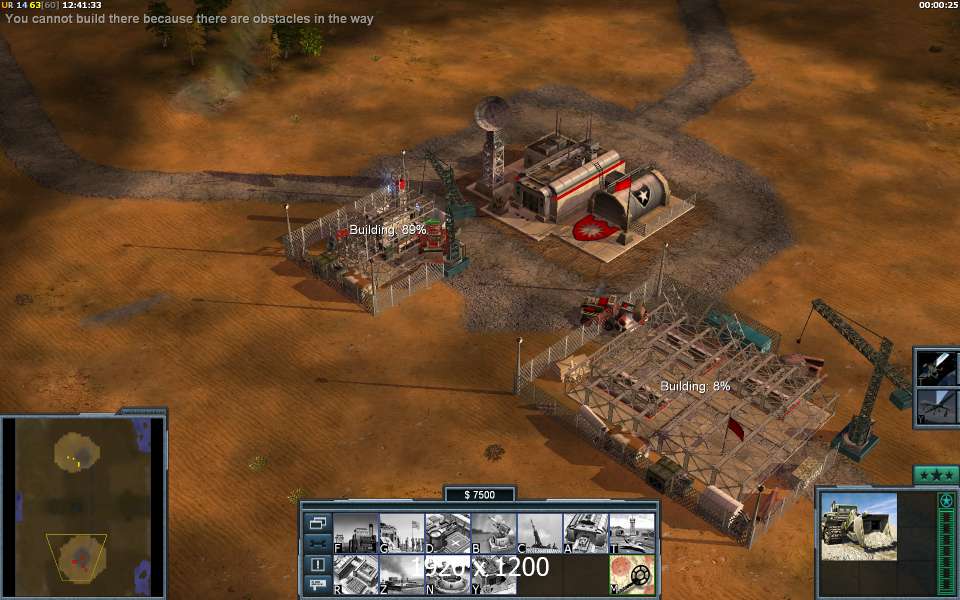960x600 pixels.
Task: Activate the mine-clearing detector command
Action: (x=632, y=575)
